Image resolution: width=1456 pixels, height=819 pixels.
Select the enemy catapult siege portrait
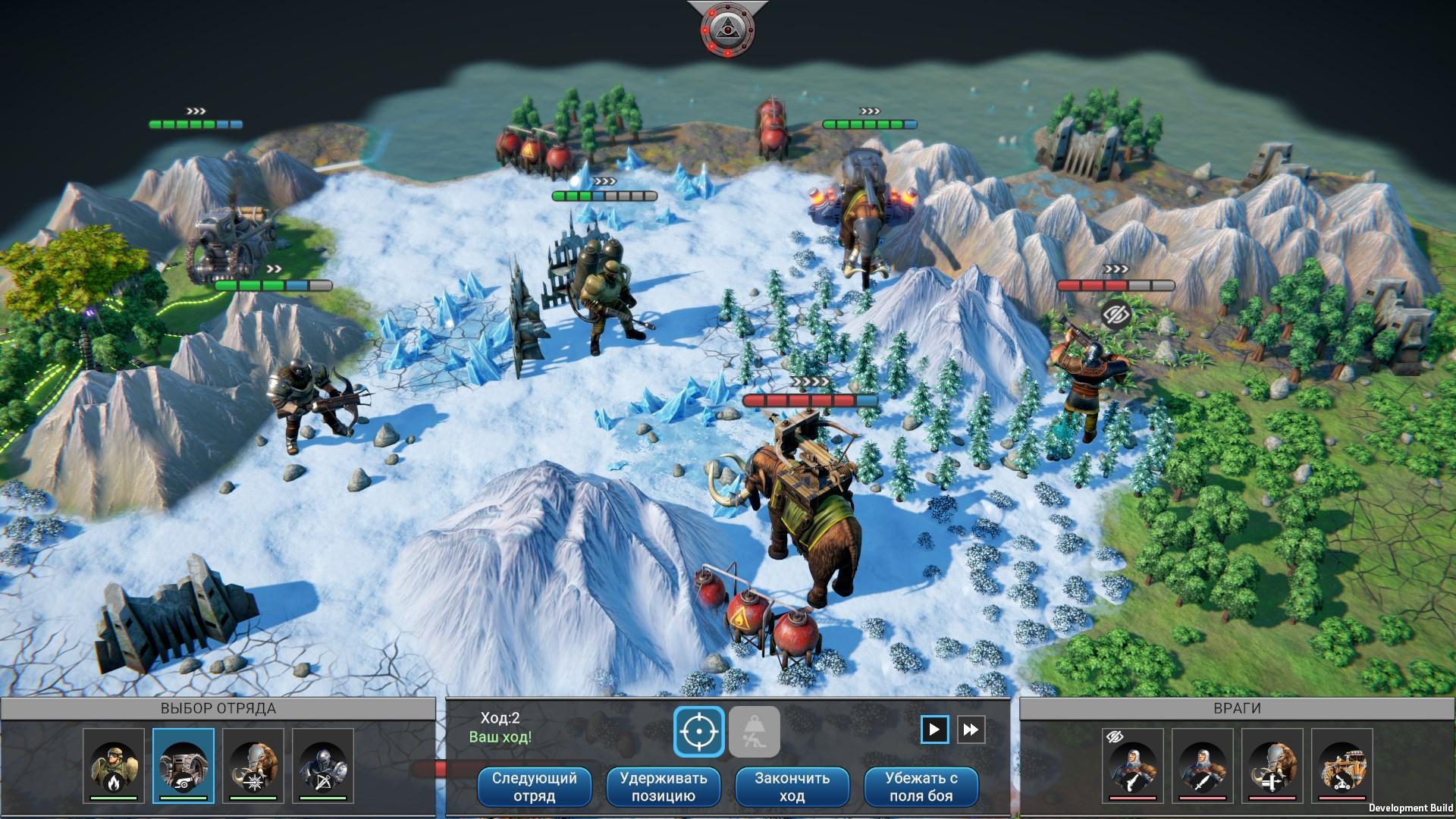1342,764
